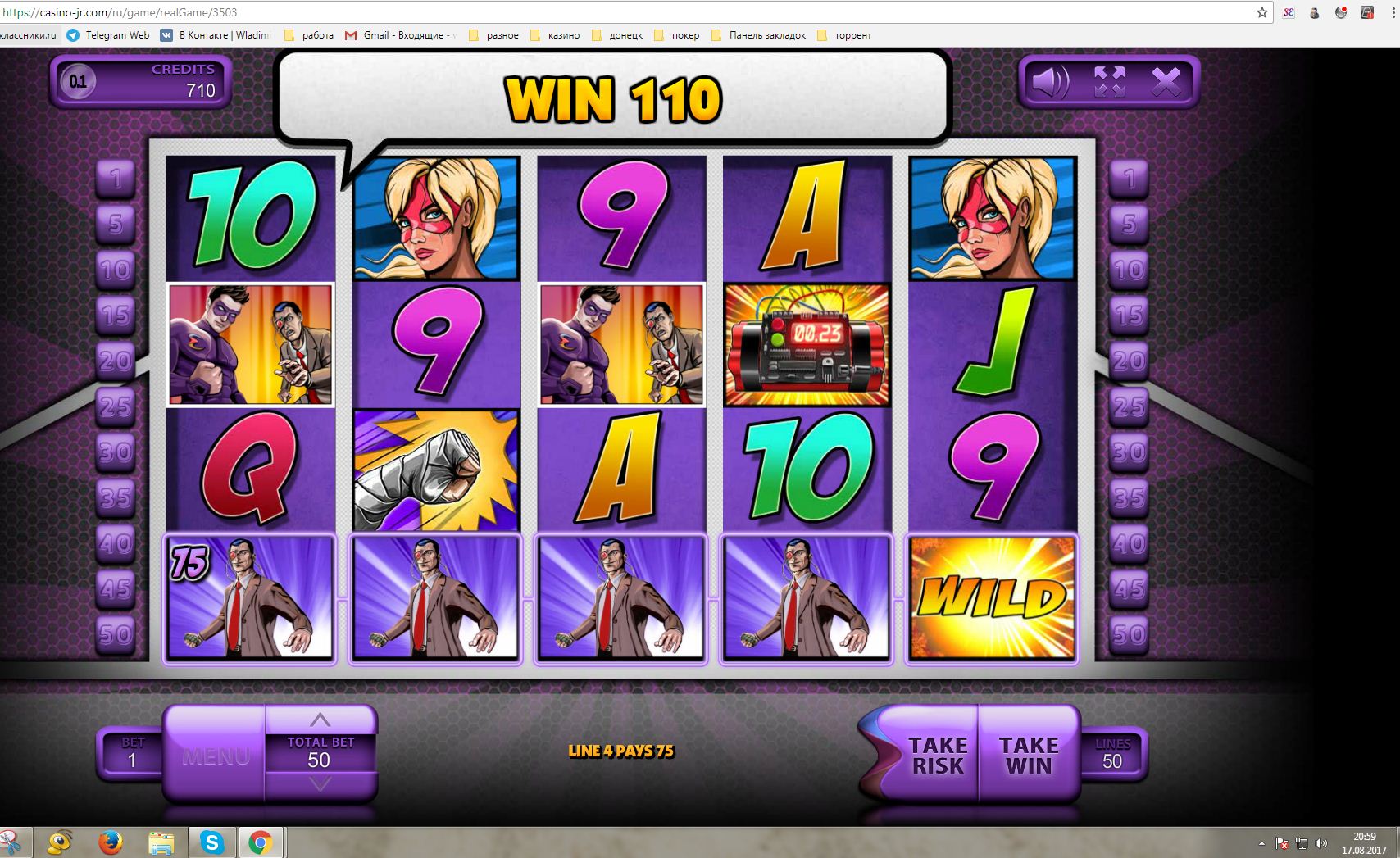Switch the game to fullscreen mode
This screenshot has width=1400, height=858.
[1110, 82]
